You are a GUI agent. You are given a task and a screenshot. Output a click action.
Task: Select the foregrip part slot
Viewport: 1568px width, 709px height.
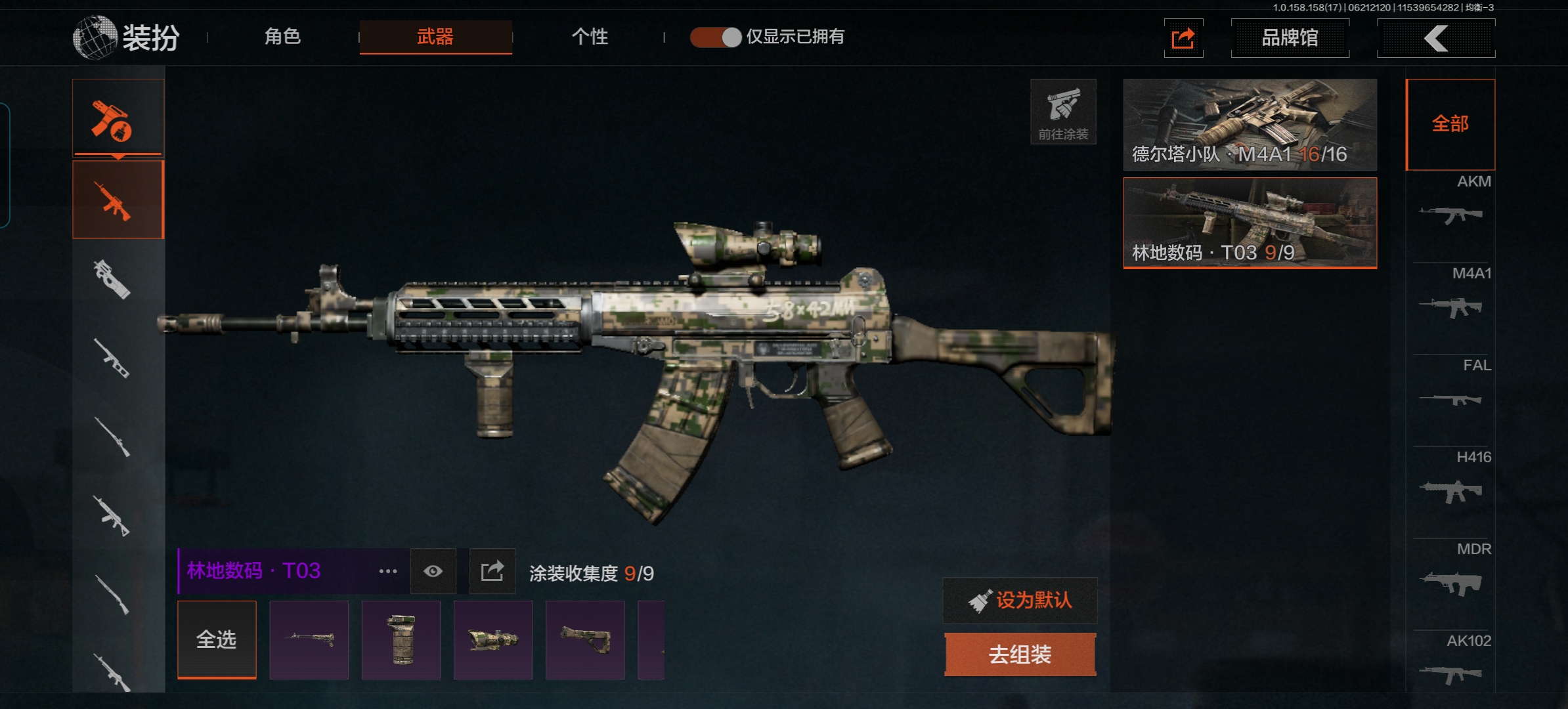(x=401, y=639)
